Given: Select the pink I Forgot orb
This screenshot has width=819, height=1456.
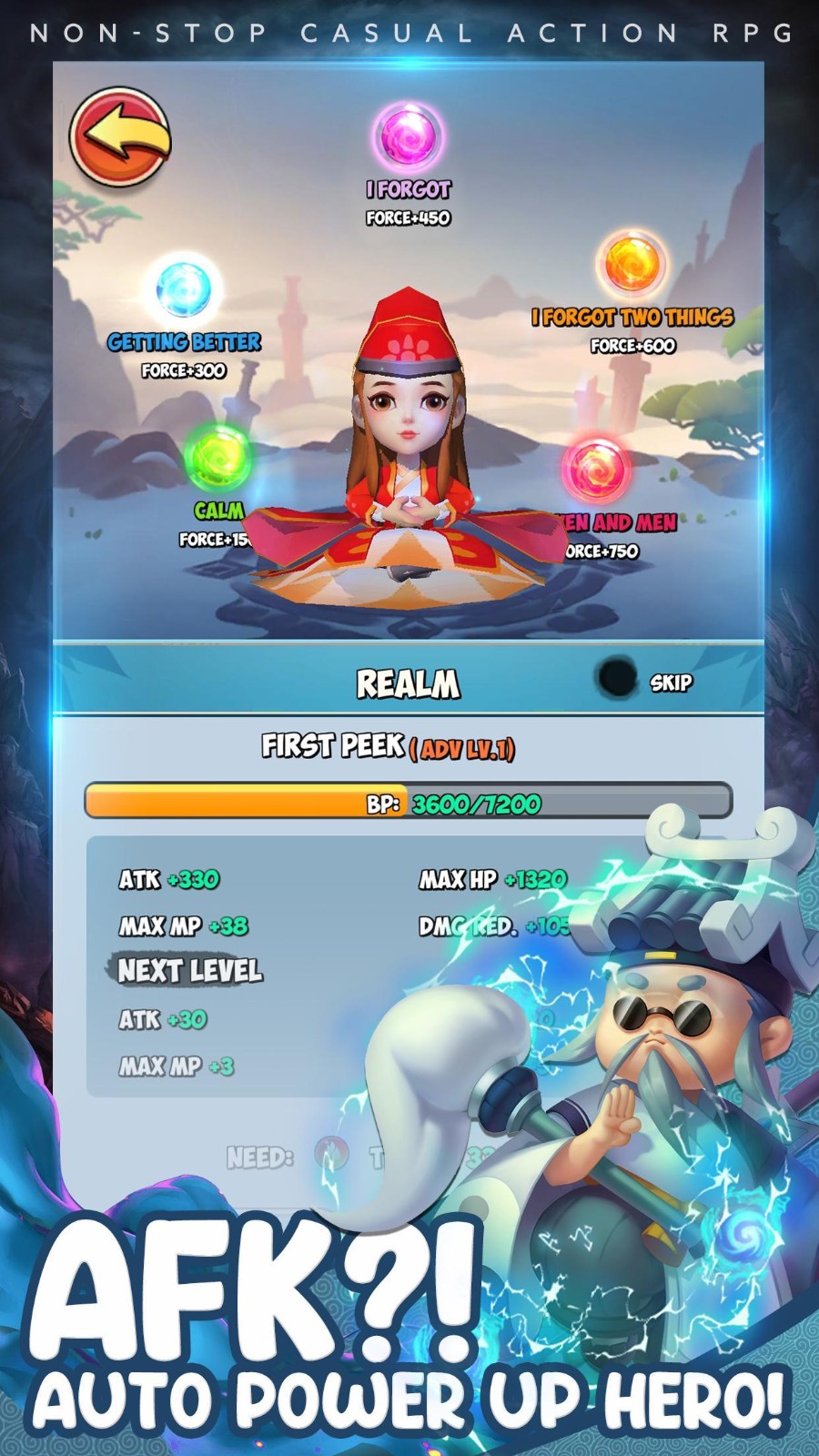Looking at the screenshot, I should [409, 136].
